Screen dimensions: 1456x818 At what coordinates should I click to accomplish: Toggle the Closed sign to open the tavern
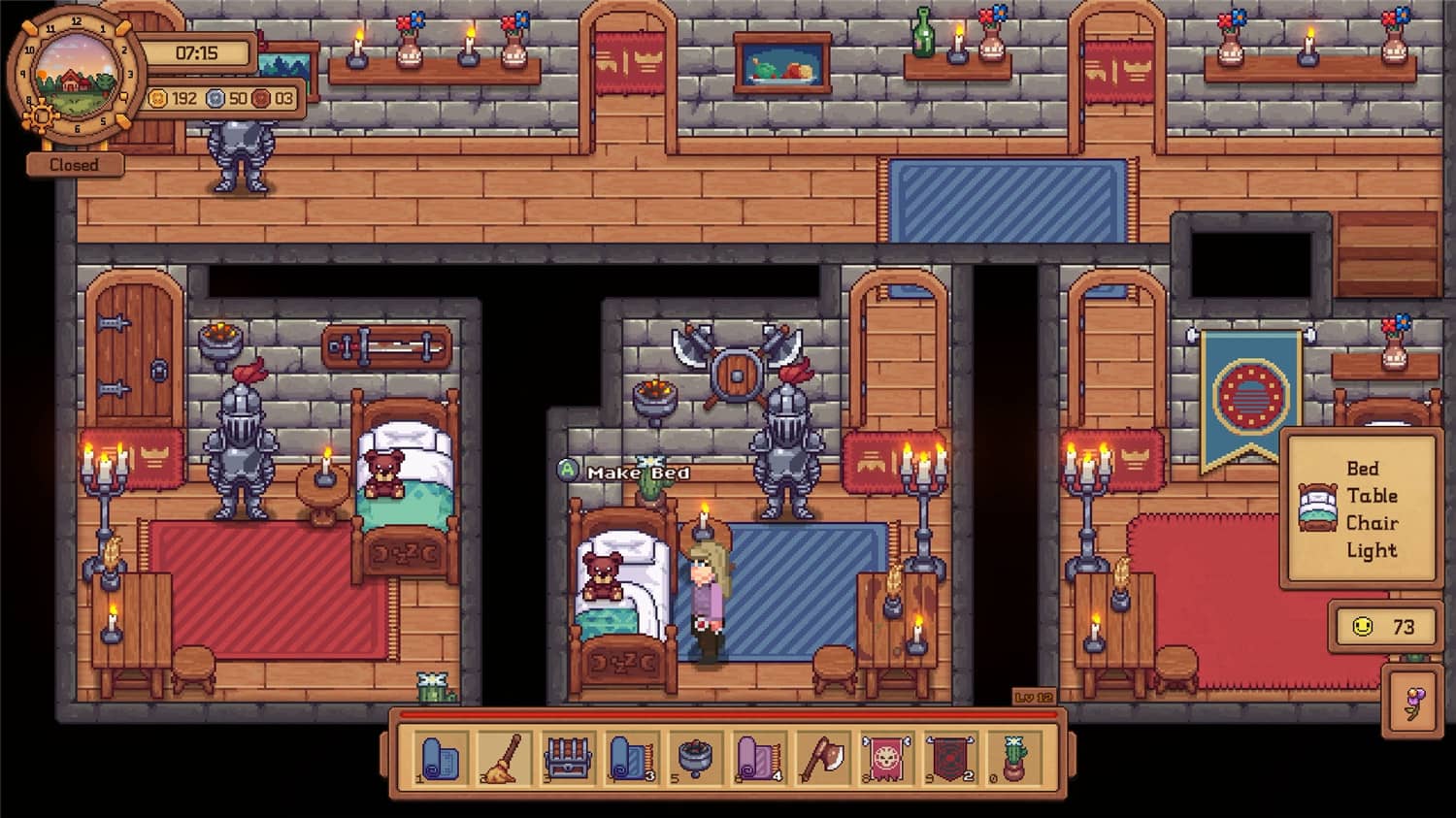[74, 164]
